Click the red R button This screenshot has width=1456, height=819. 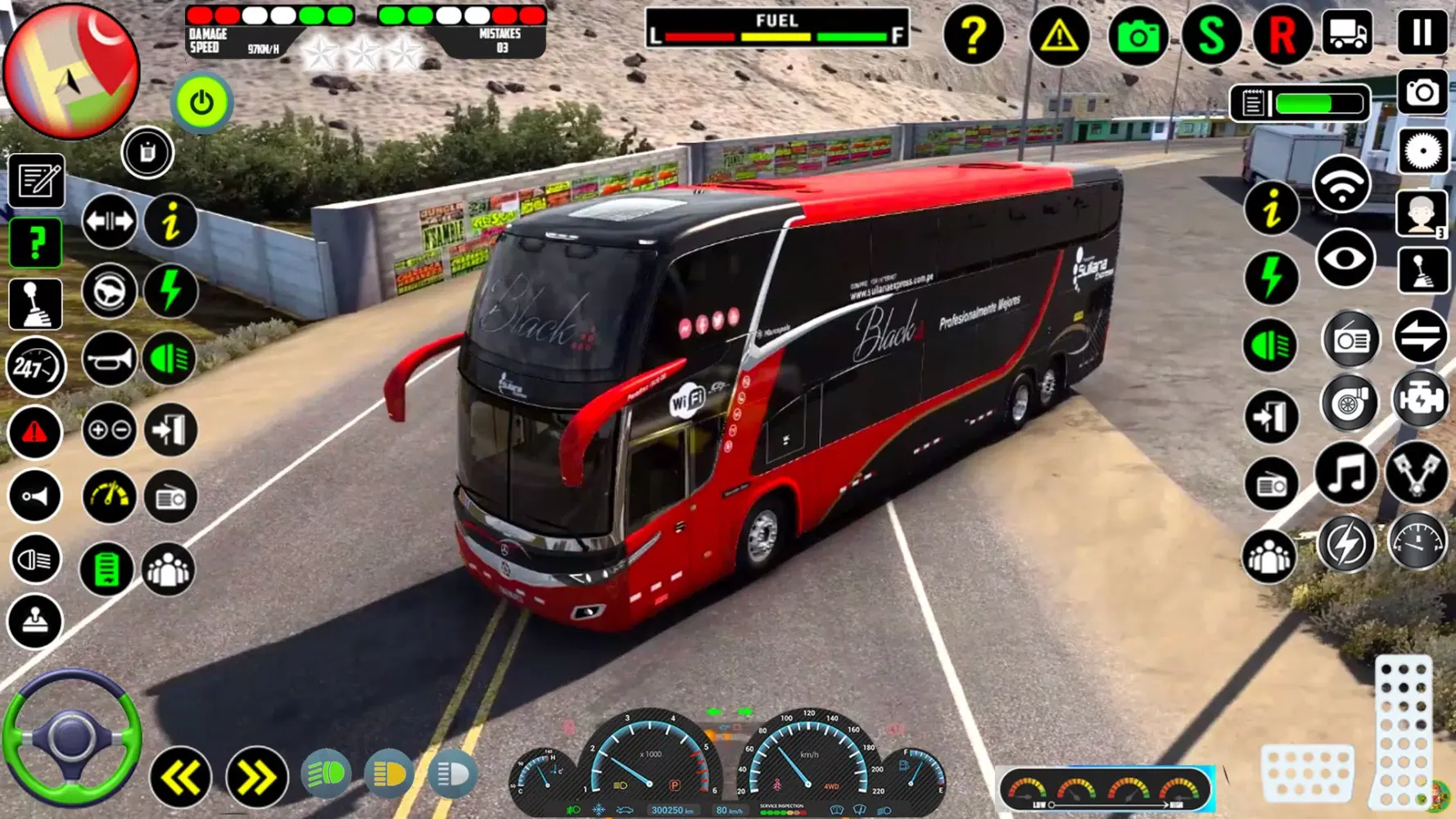pyautogui.click(x=1282, y=35)
